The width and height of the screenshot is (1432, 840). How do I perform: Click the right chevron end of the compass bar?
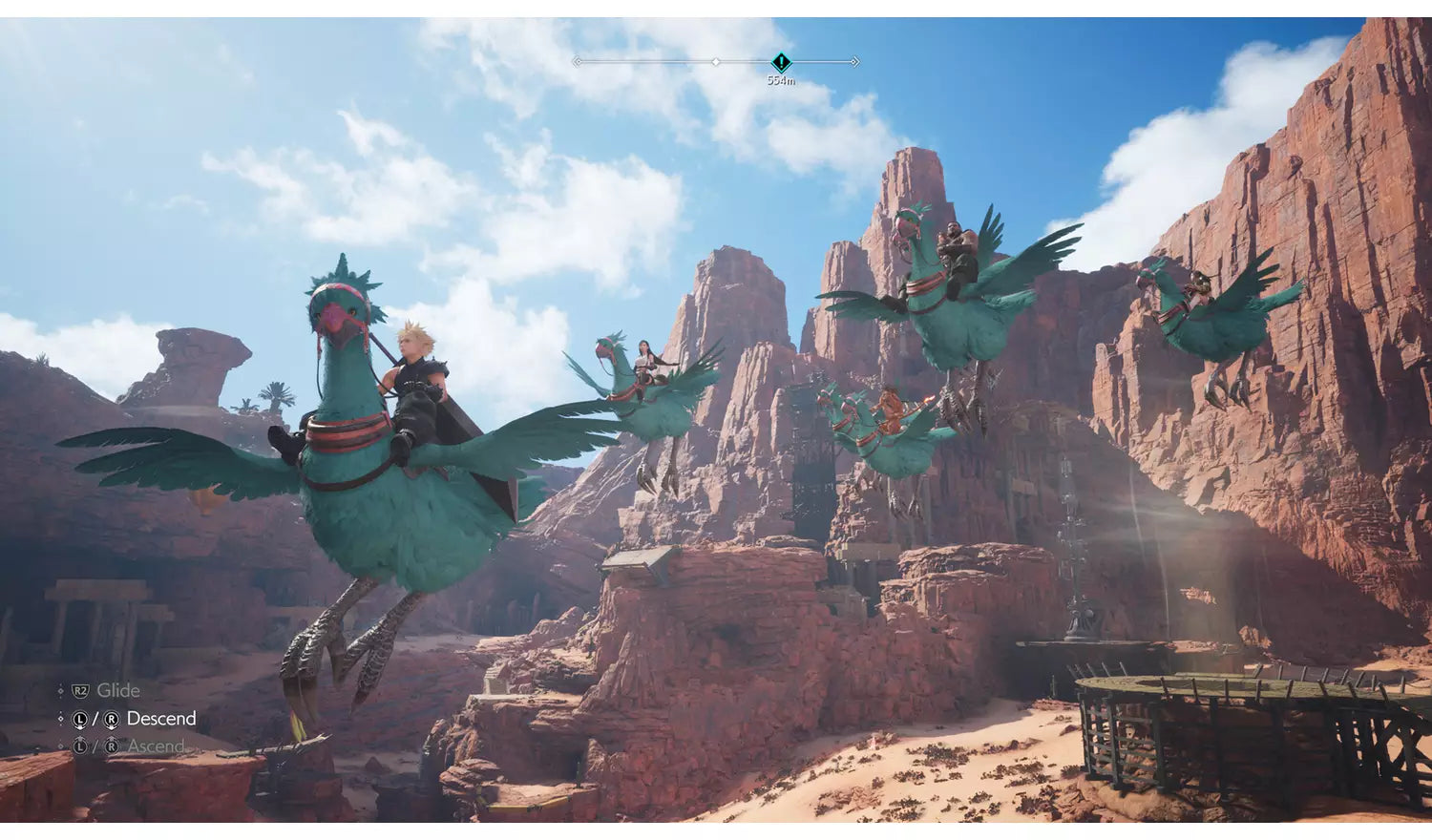tap(855, 62)
